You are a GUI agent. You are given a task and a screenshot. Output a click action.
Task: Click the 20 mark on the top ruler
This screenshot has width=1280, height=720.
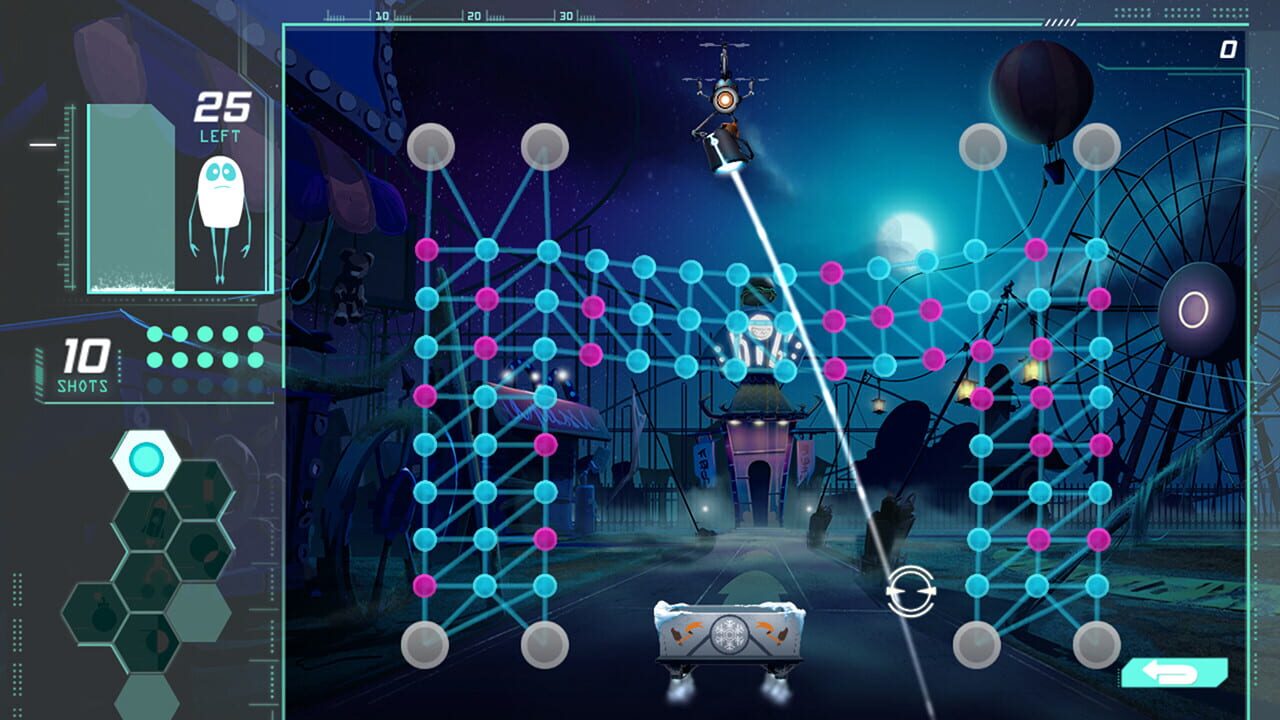tap(471, 16)
